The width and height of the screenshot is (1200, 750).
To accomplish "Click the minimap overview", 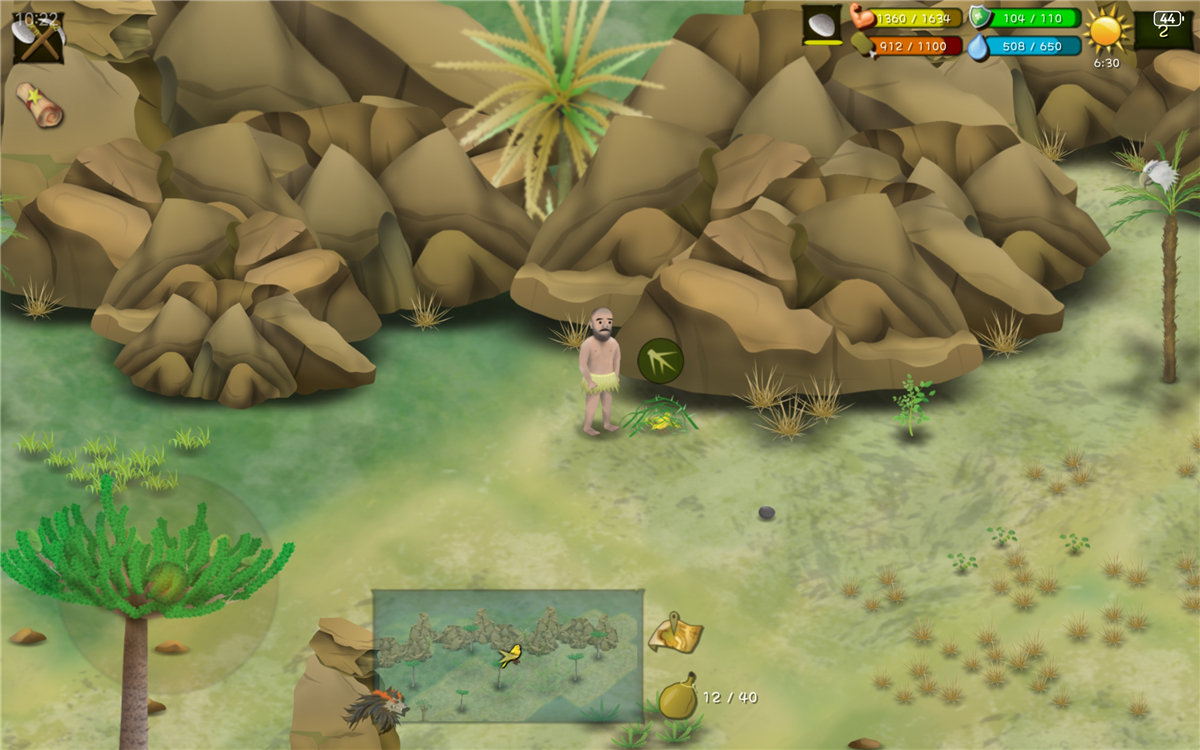I will [508, 655].
